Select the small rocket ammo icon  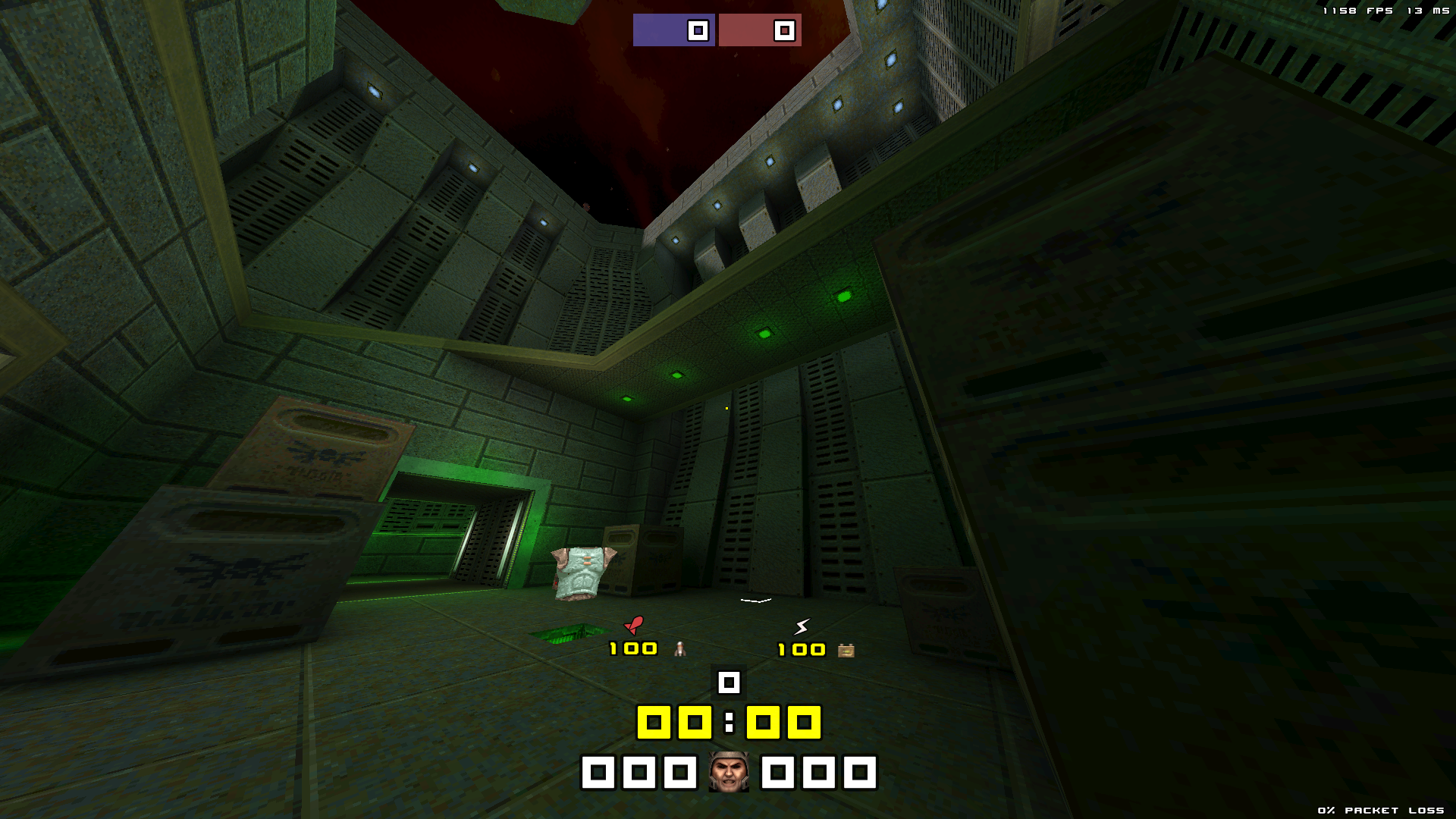coord(680,649)
